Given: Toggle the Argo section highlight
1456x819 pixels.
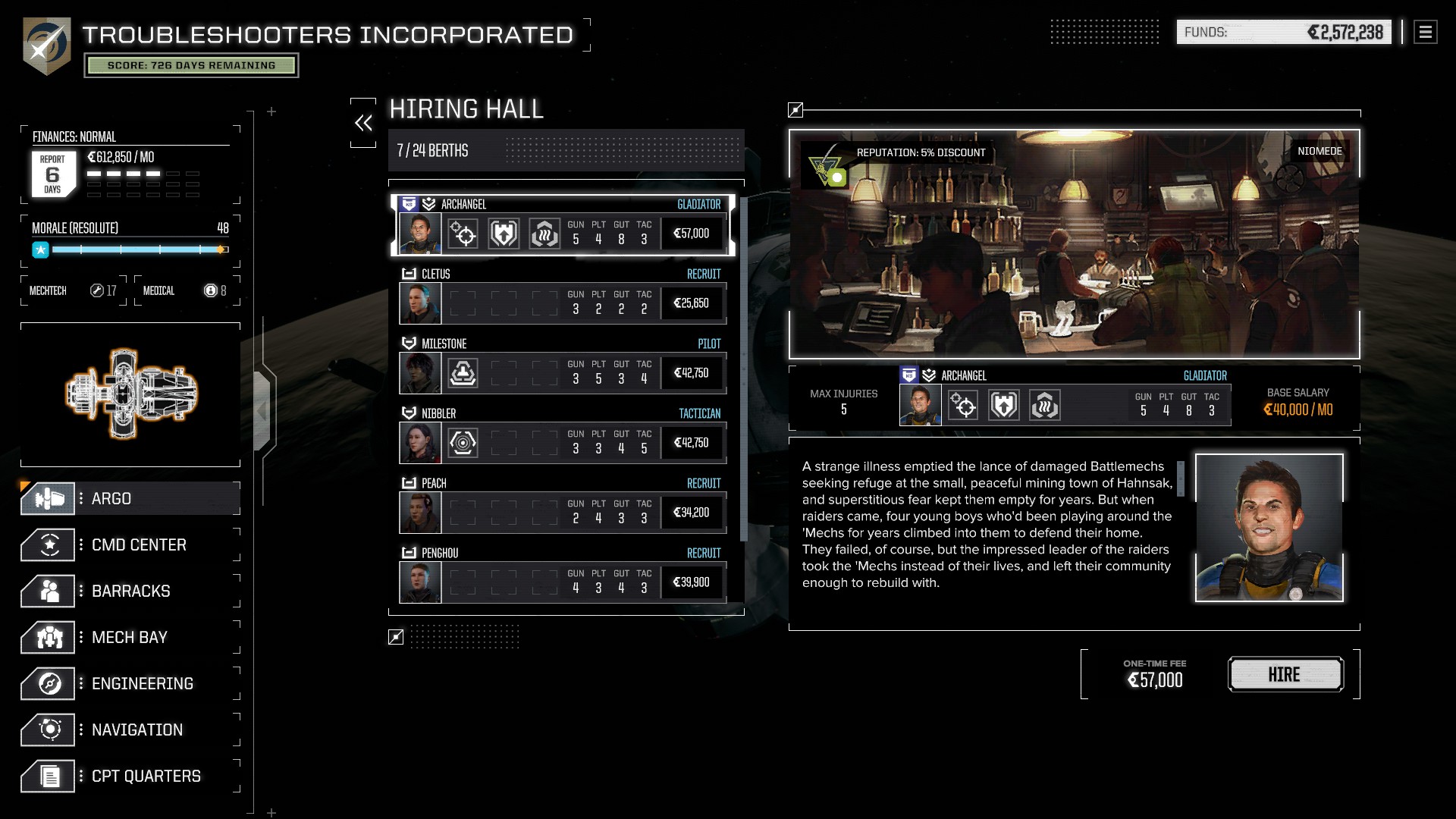Looking at the screenshot, I should pyautogui.click(x=129, y=498).
